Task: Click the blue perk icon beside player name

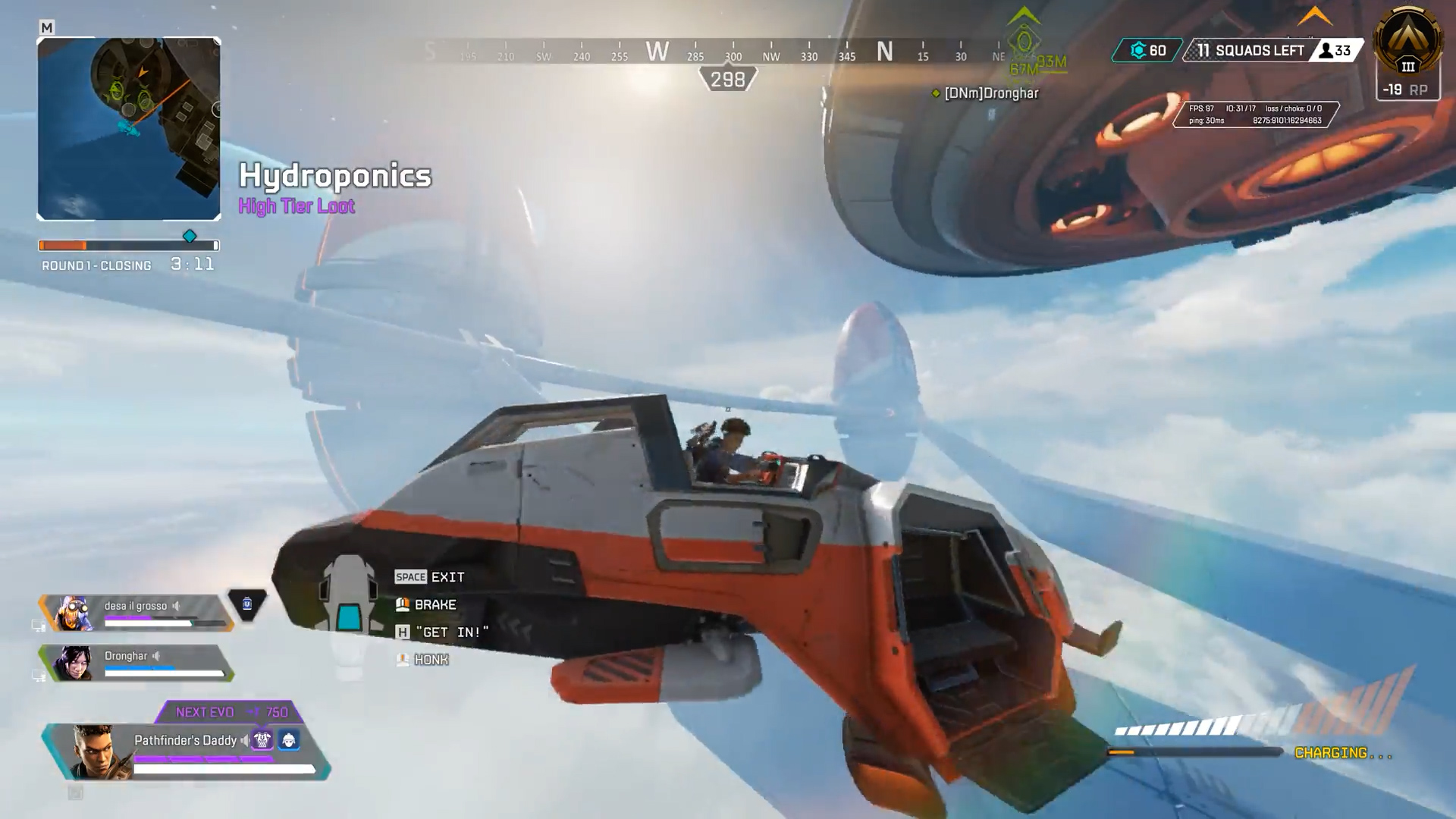Action: (x=289, y=739)
